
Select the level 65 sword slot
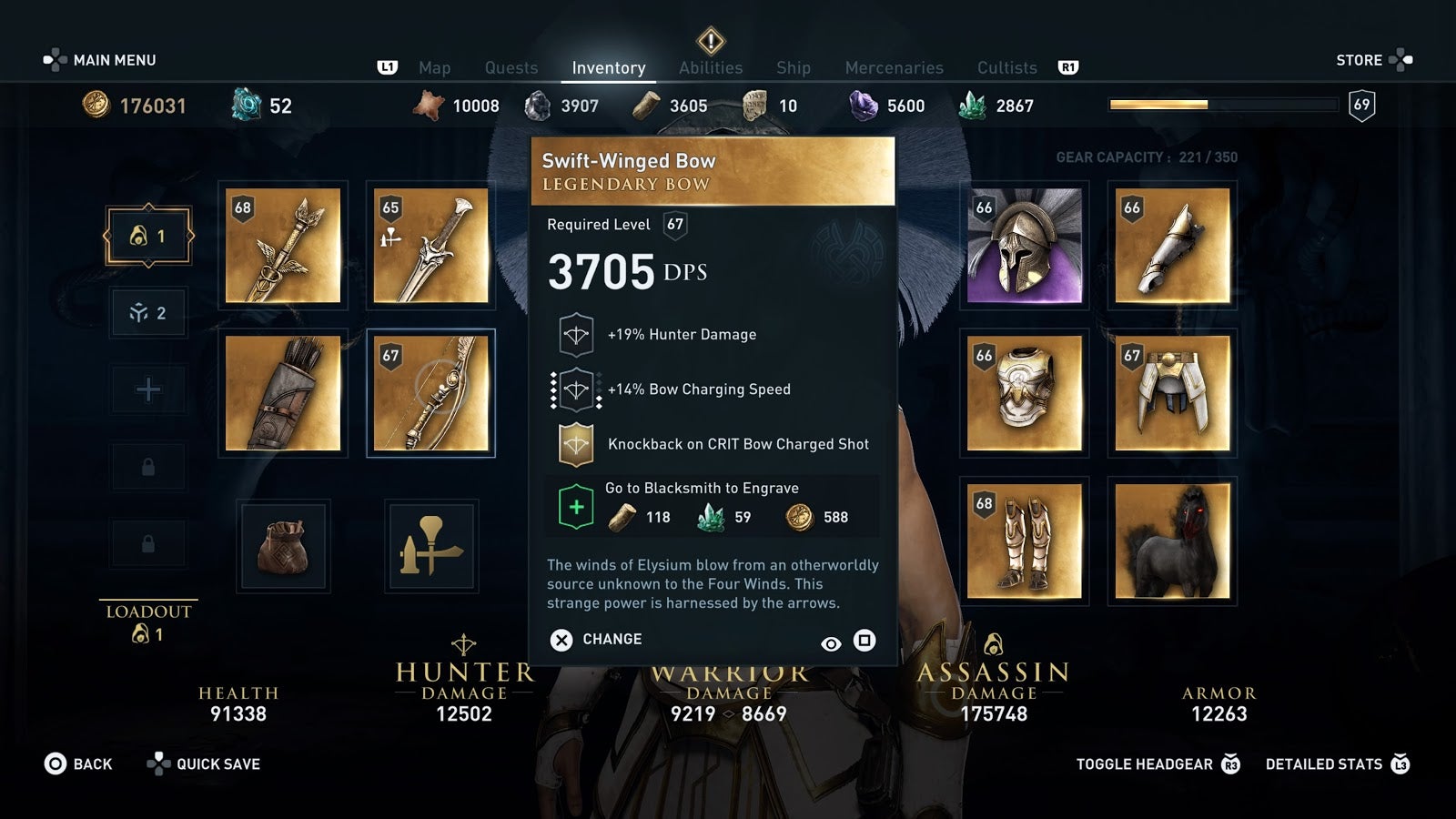click(x=430, y=246)
